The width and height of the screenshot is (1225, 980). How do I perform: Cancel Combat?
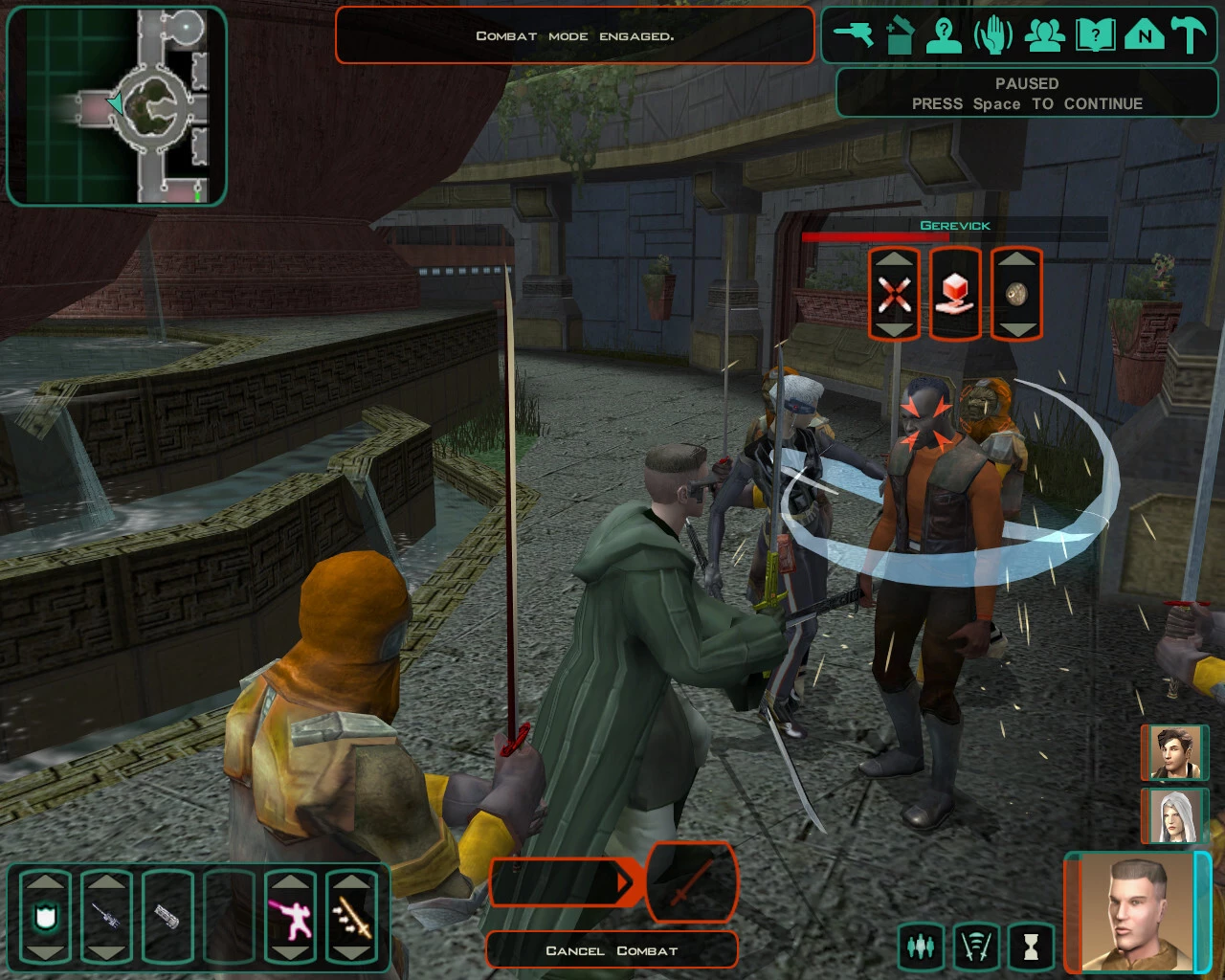coord(612,950)
